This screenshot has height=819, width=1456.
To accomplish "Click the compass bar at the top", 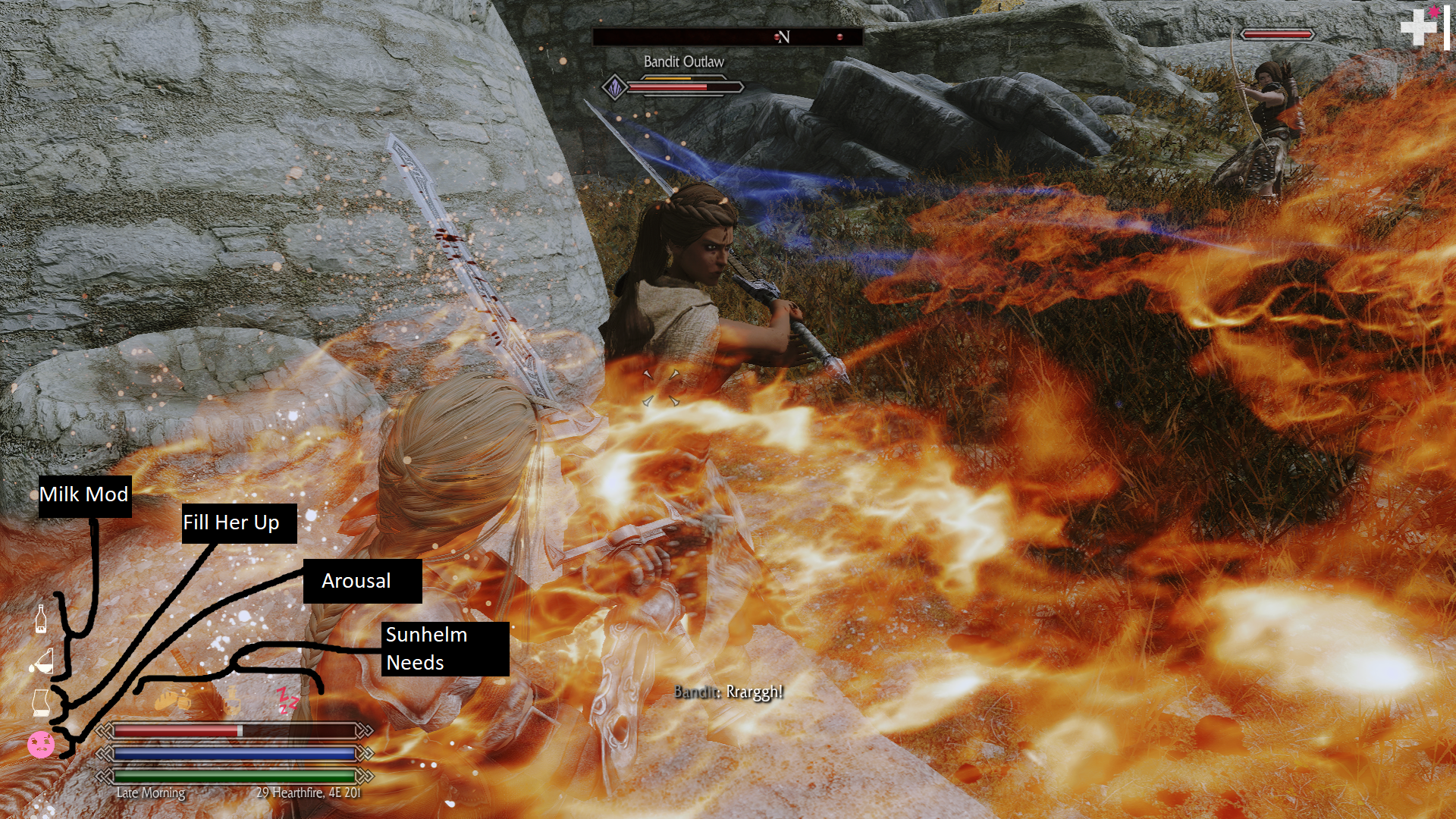I will click(x=726, y=36).
